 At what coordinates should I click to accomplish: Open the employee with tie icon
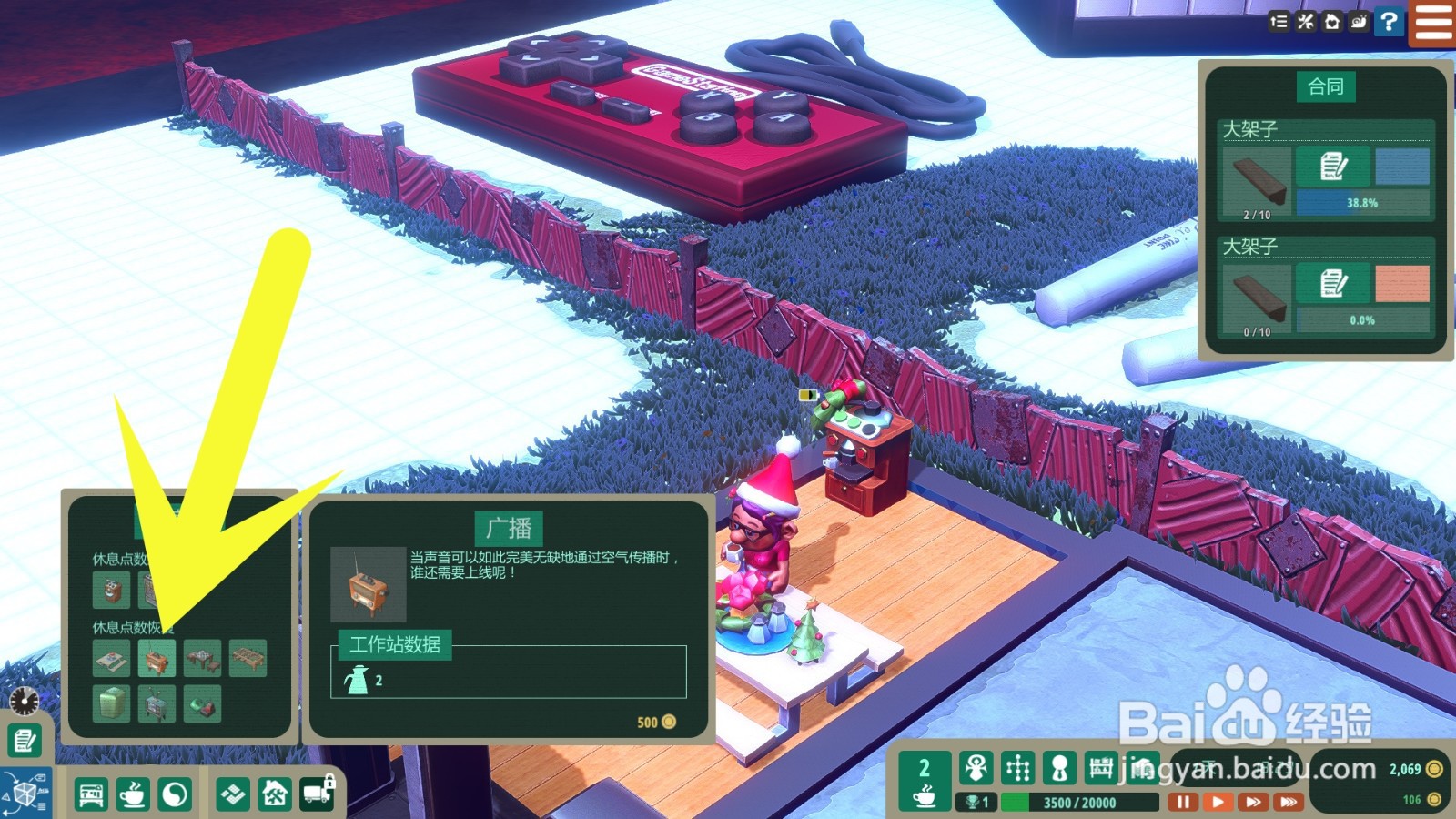[x=1059, y=769]
